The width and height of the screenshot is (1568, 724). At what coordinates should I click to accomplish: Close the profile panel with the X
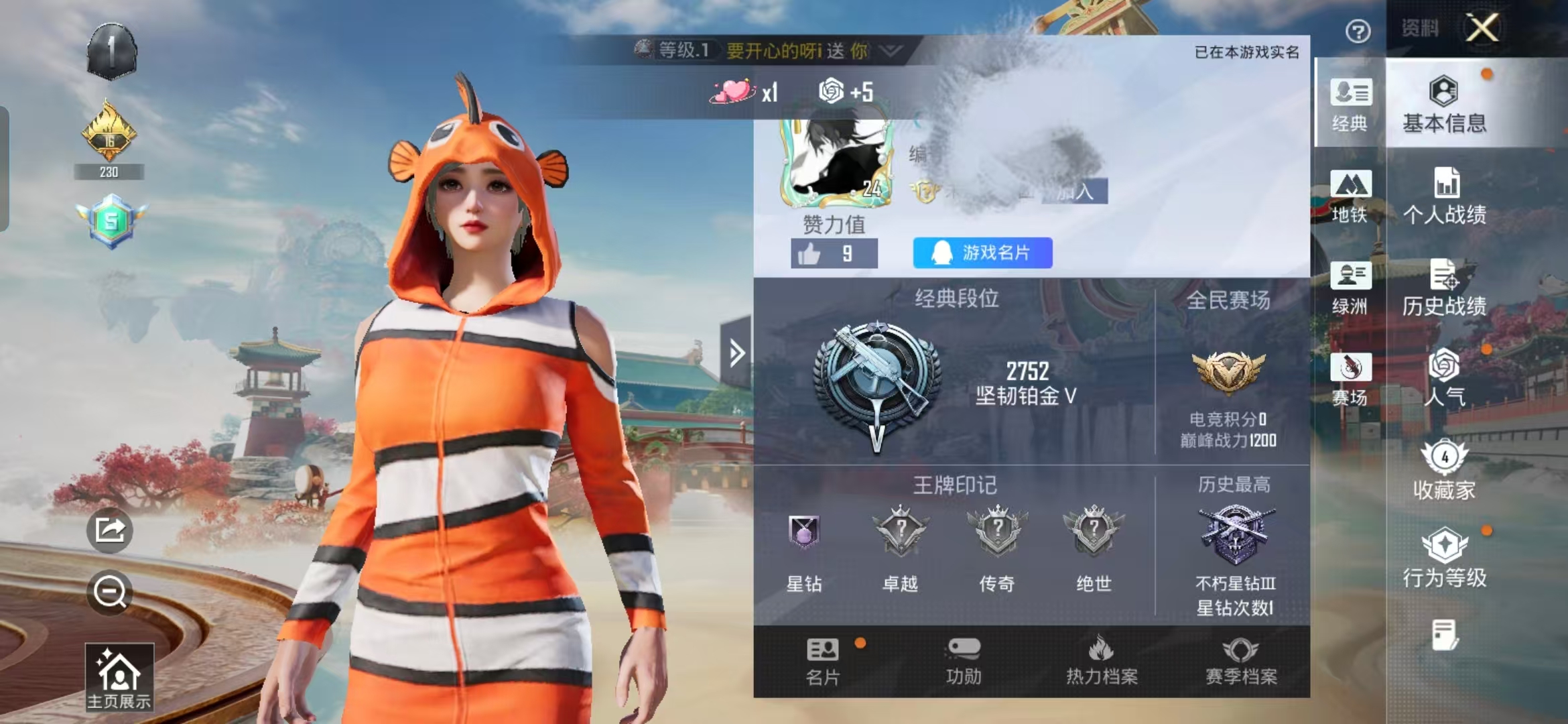pyautogui.click(x=1482, y=28)
